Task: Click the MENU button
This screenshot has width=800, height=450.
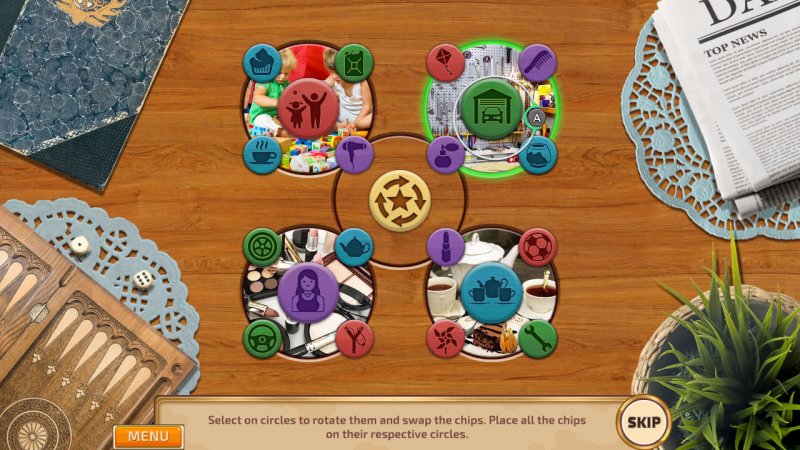Action: click(x=147, y=436)
